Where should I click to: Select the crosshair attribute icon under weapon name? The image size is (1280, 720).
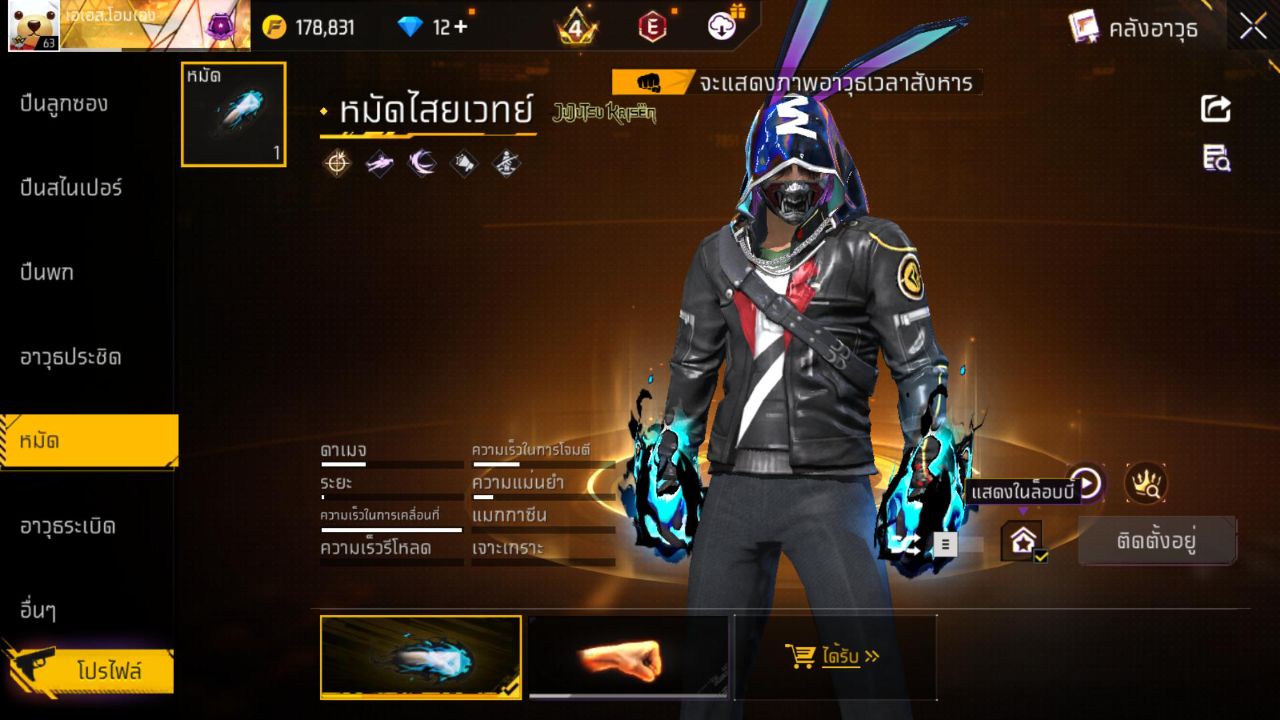point(338,163)
